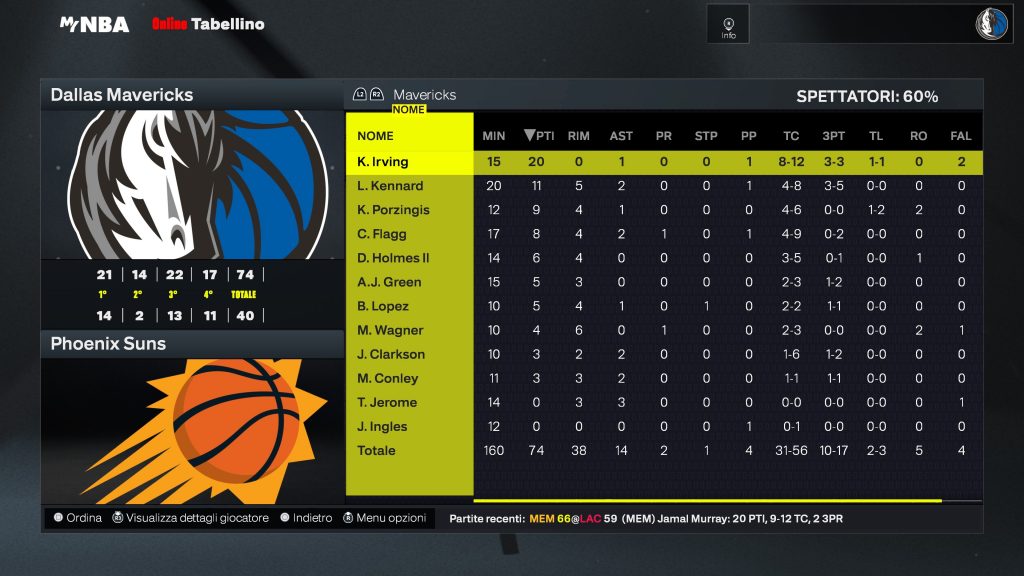Pick M. Wagner from the table
This screenshot has height=576, width=1024.
pyautogui.click(x=390, y=330)
